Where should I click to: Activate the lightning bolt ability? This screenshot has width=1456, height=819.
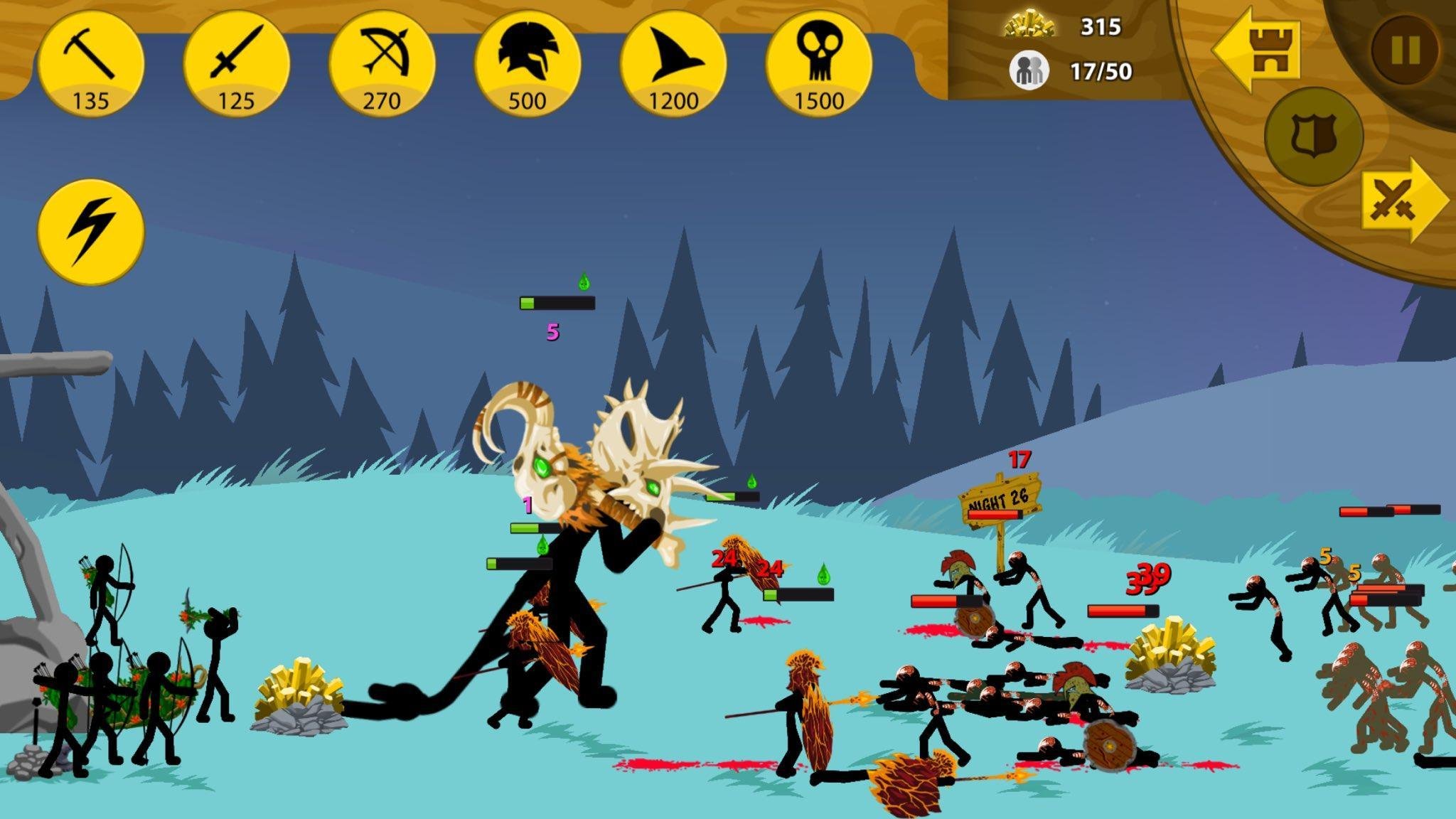(x=90, y=231)
